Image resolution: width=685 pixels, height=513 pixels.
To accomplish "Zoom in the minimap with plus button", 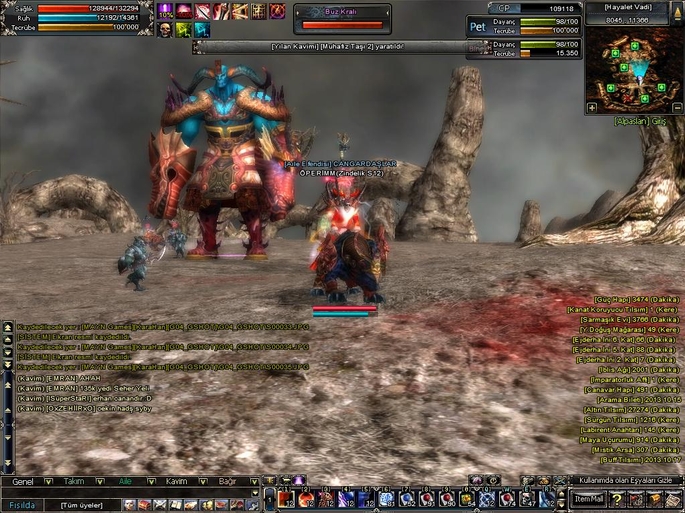I will 592,106.
